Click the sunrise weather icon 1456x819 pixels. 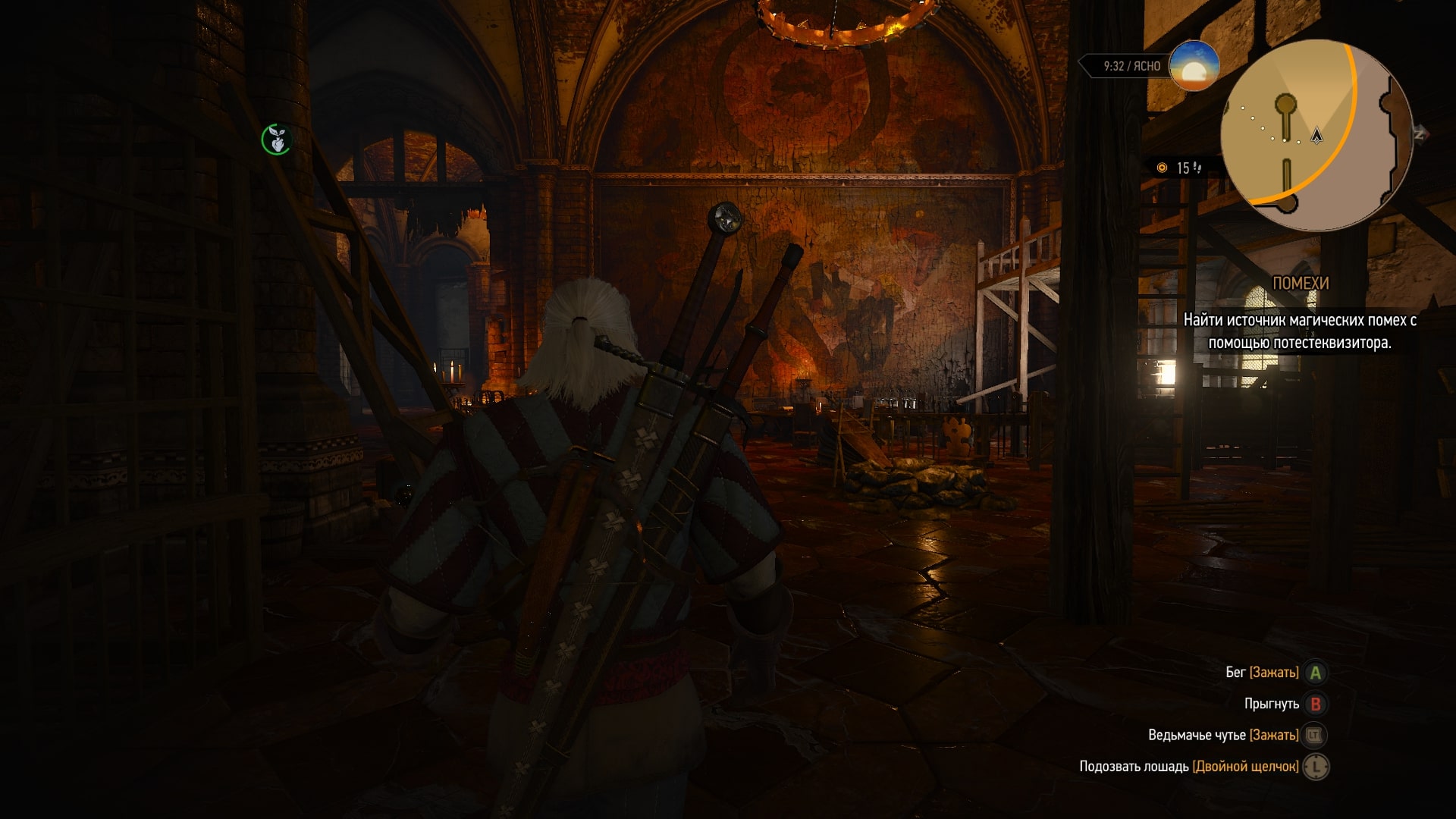[1194, 66]
